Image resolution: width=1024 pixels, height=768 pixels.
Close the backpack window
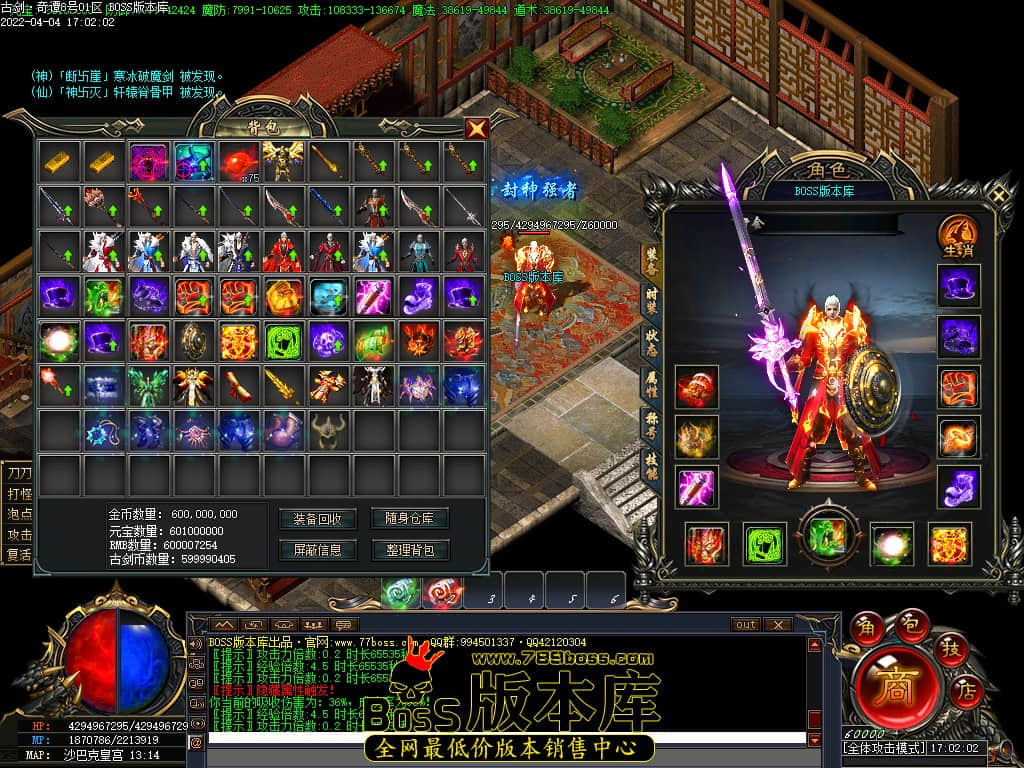coord(477,128)
